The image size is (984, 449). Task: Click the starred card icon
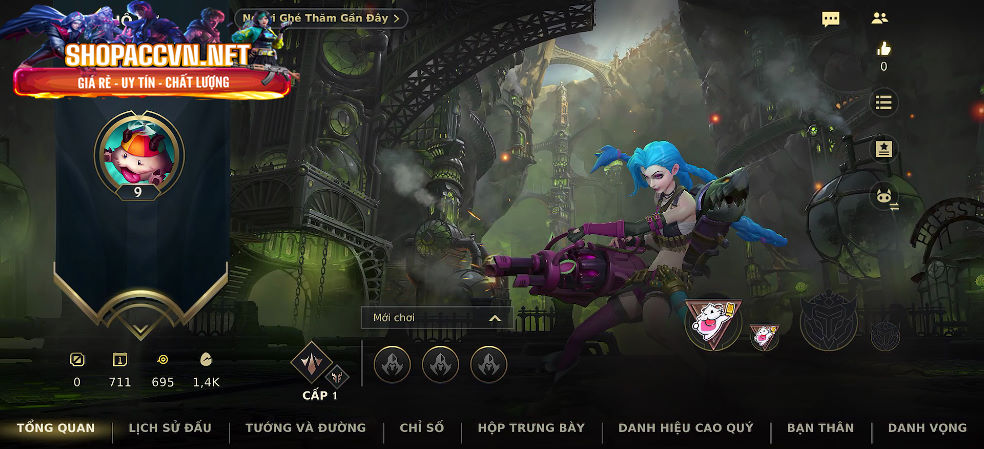[883, 150]
